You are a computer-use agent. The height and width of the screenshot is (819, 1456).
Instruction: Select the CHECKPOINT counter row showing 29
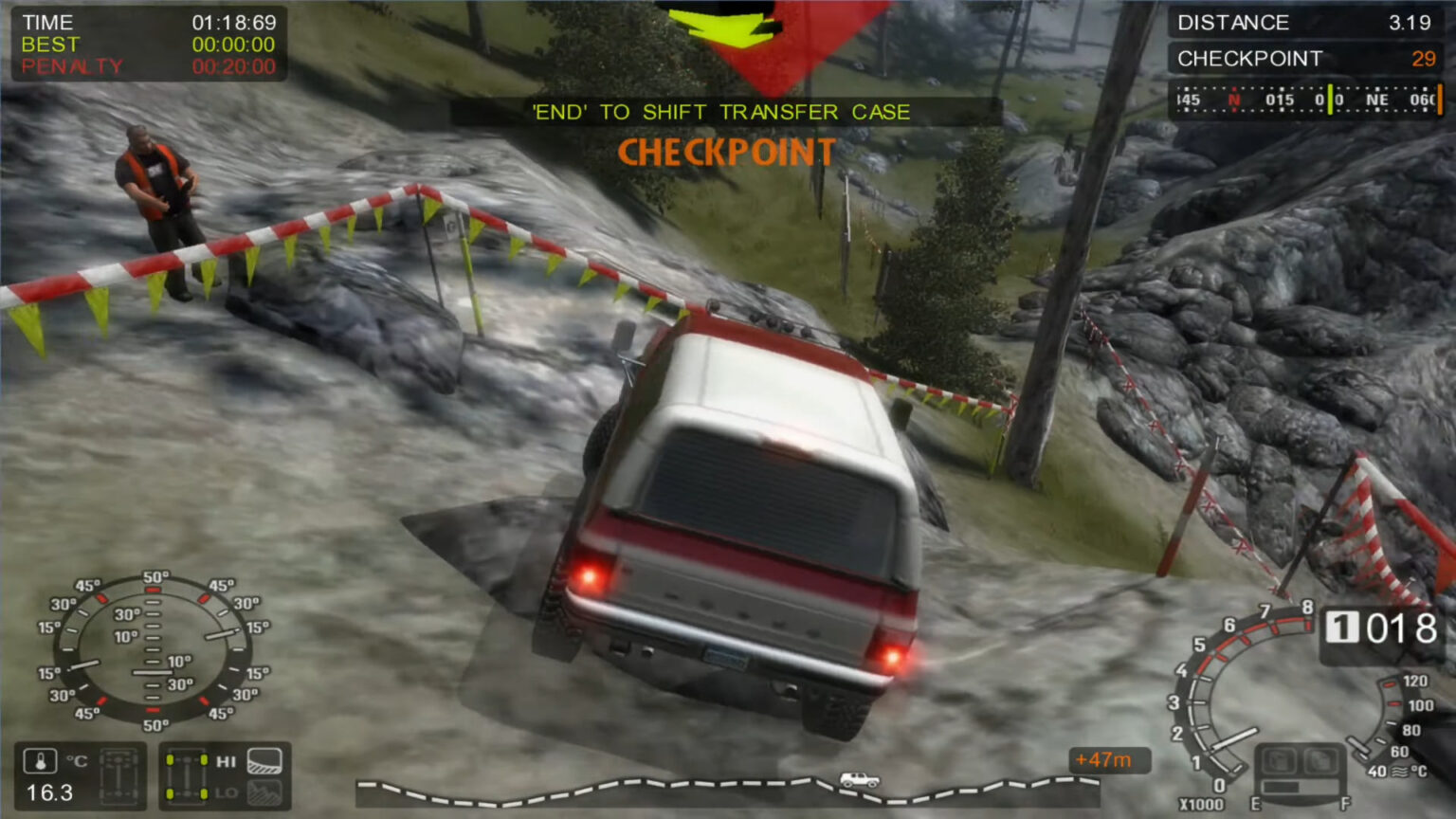1306,58
